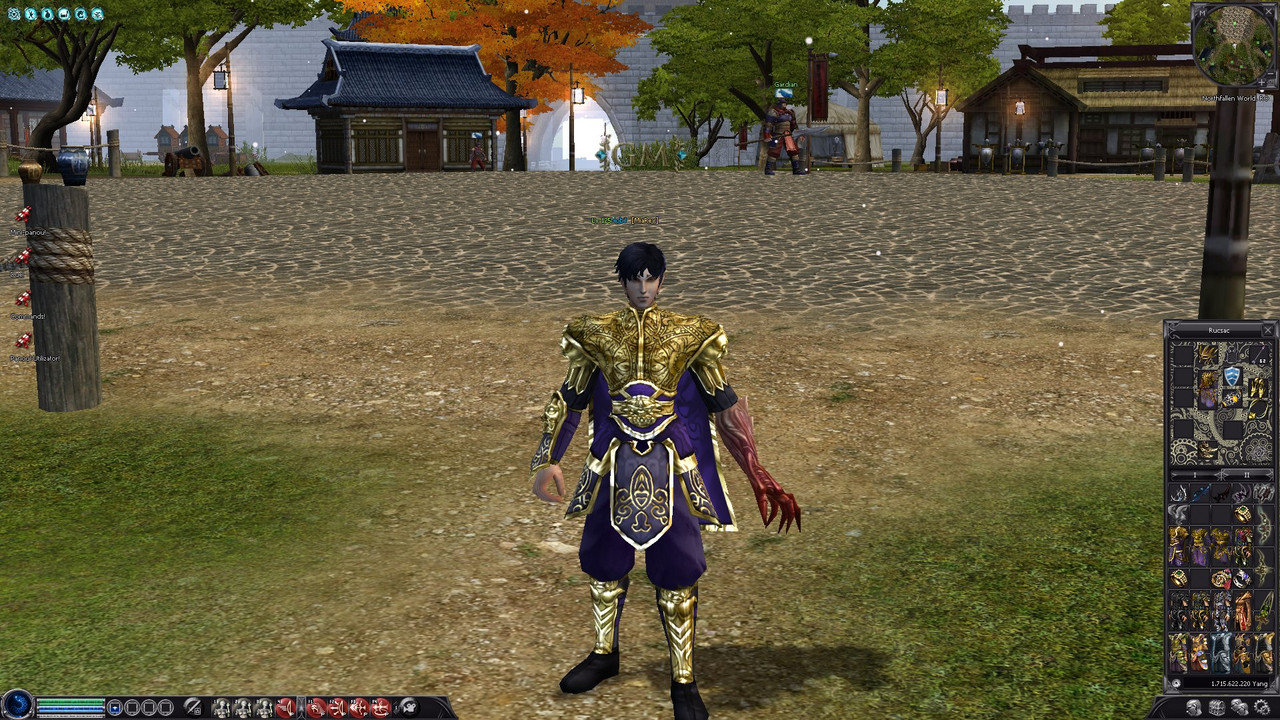
Task: Open the character info icon in top-left
Action: [x=32, y=14]
